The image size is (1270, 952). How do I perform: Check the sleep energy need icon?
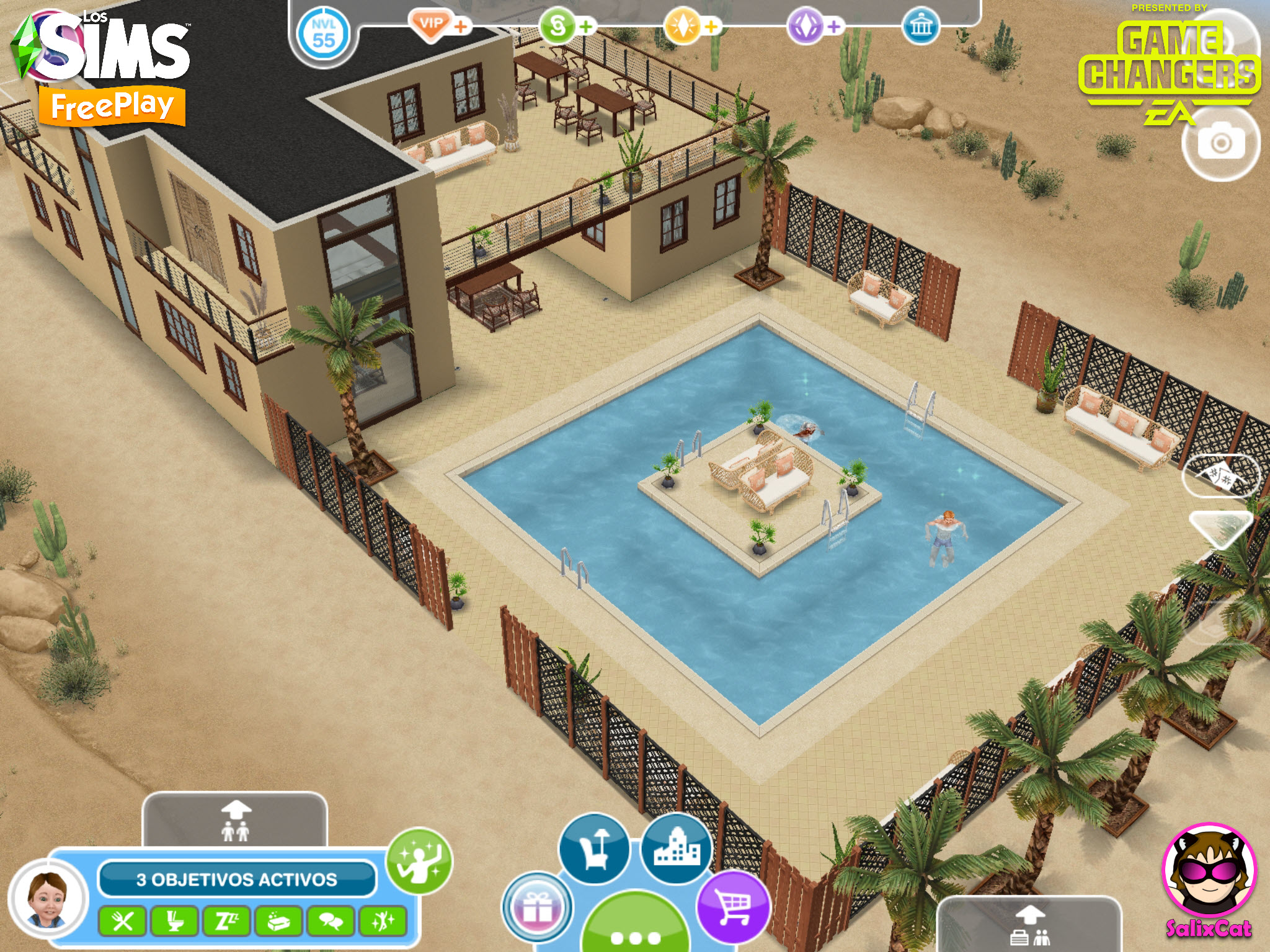tap(227, 922)
